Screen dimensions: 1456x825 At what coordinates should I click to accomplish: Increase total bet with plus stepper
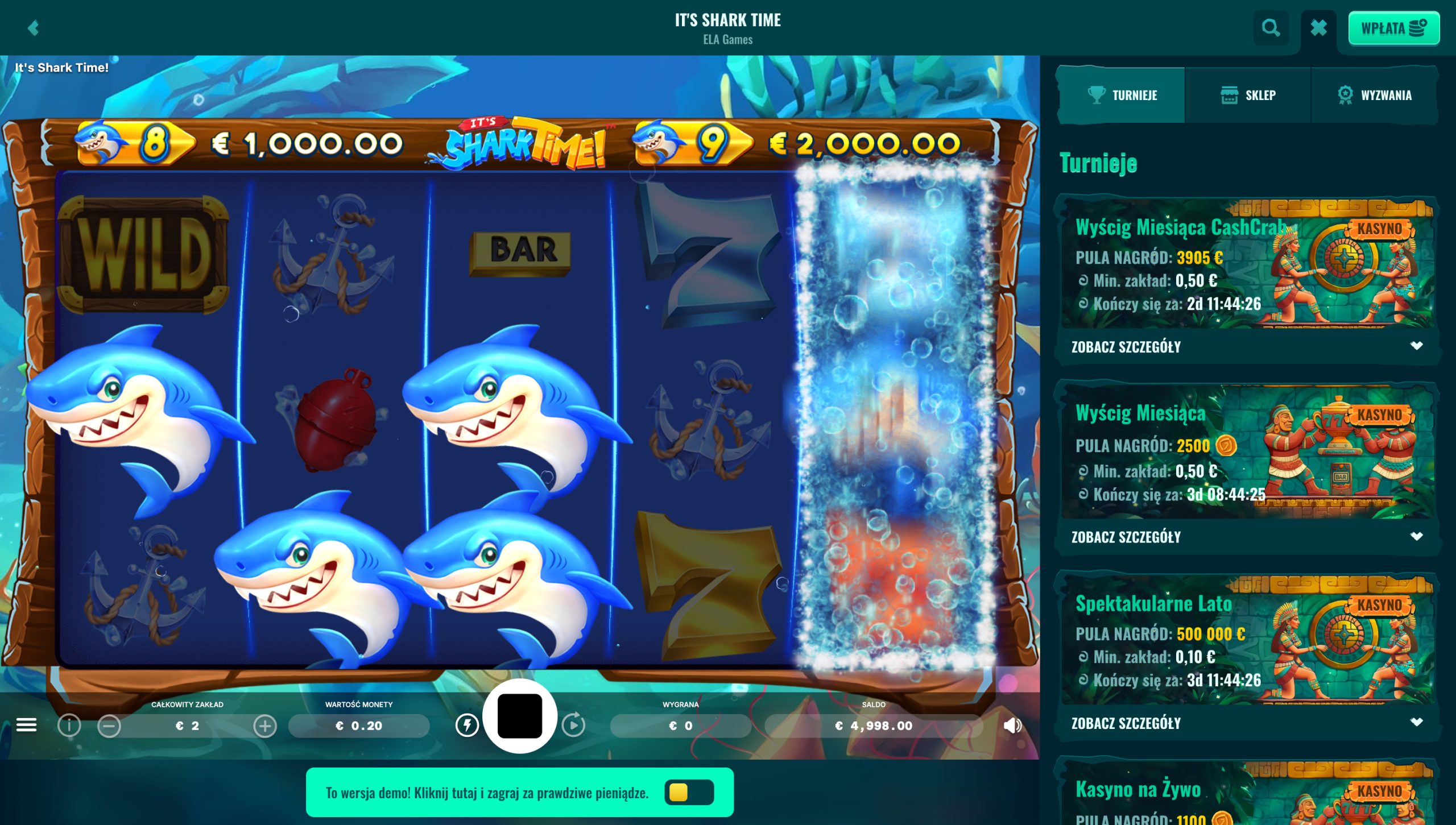click(x=263, y=725)
